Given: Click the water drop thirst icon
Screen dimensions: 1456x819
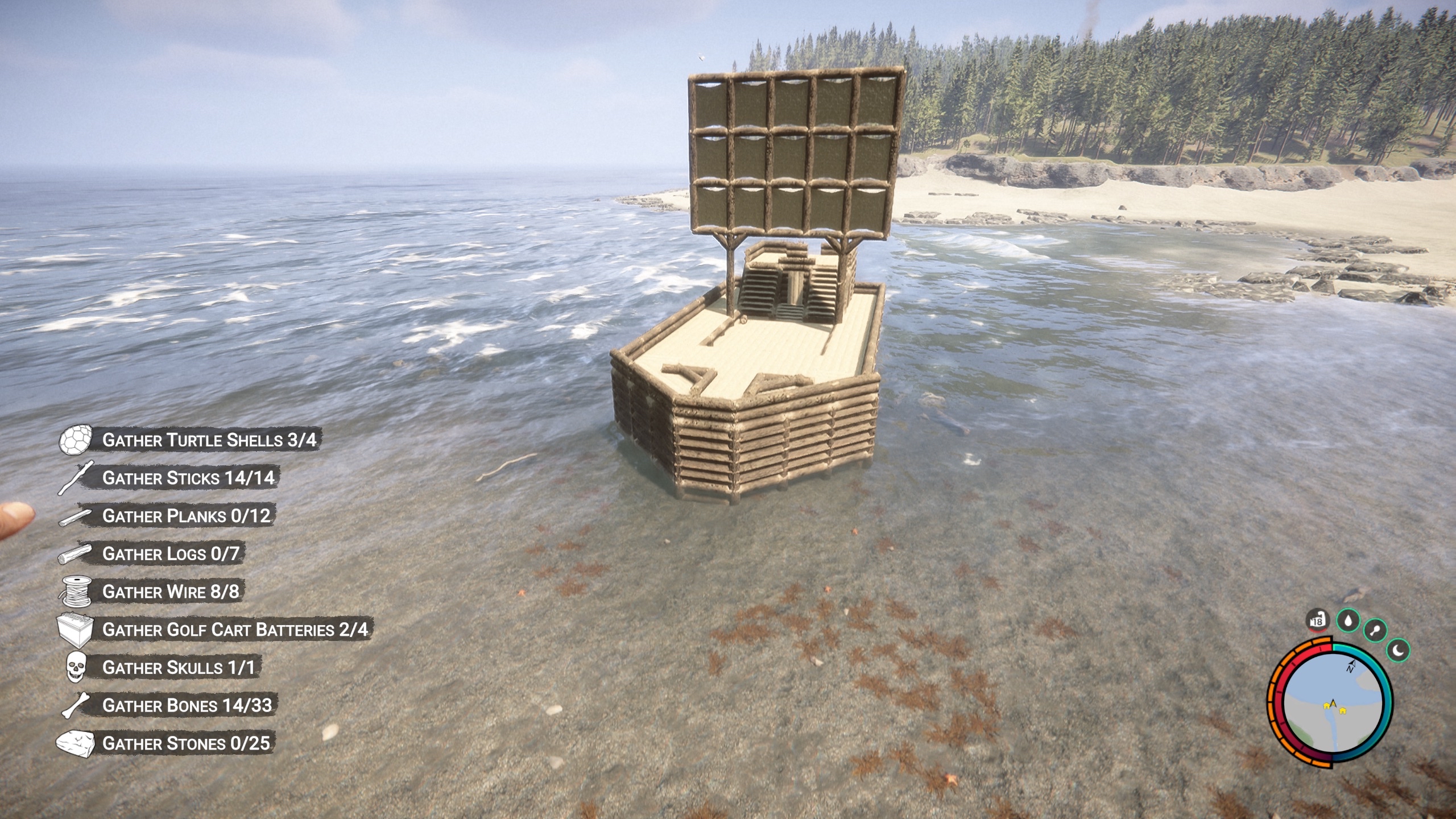Looking at the screenshot, I should point(1347,621).
